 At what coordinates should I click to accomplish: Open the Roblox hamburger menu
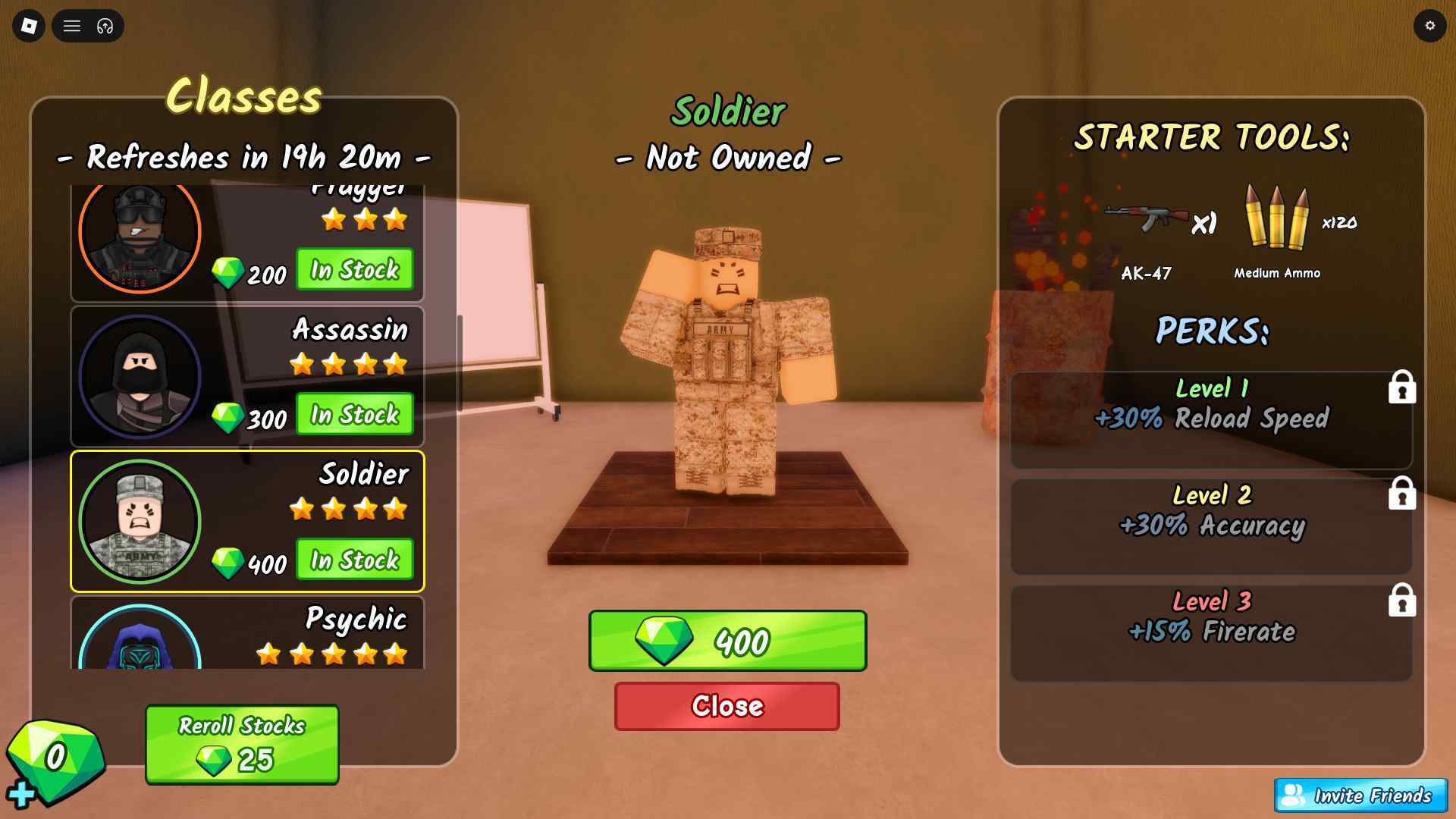point(72,26)
